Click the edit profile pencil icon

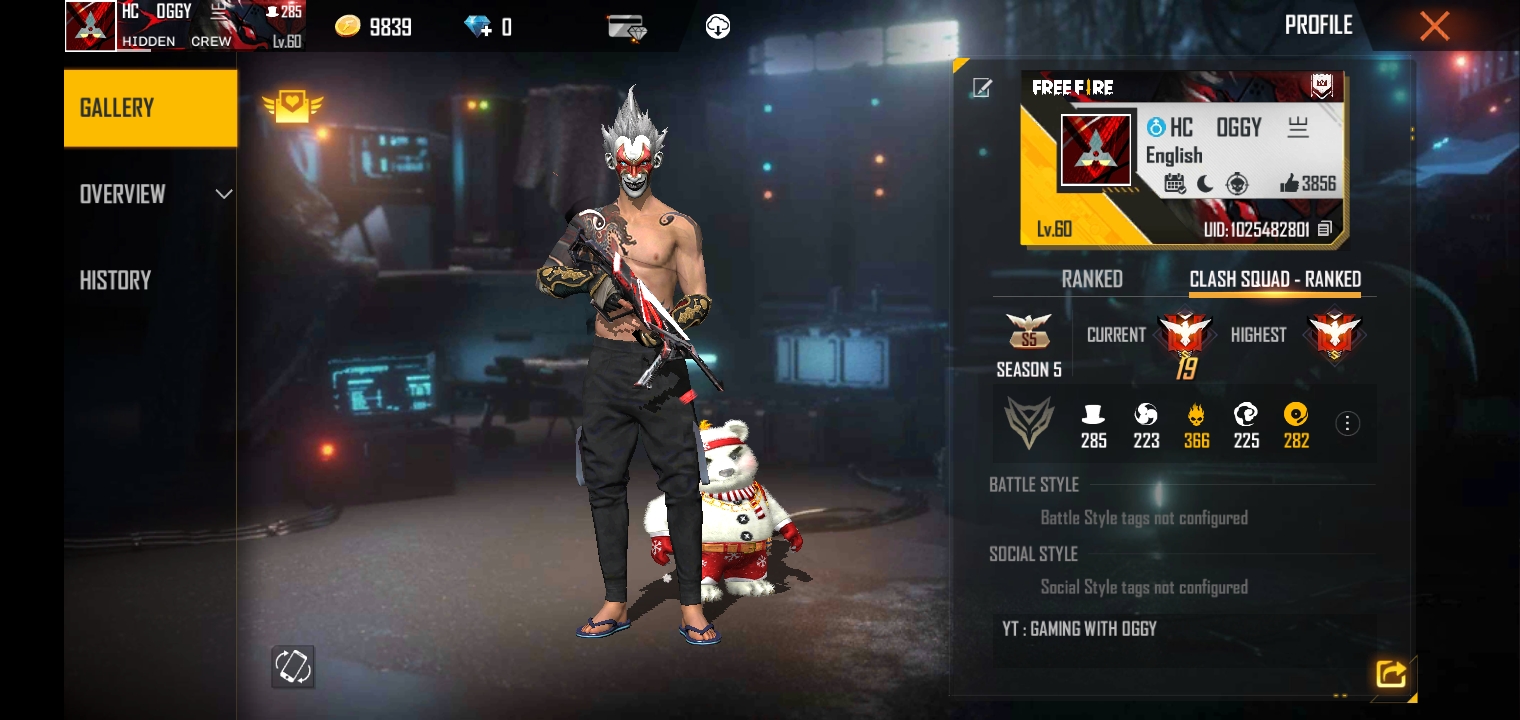click(x=982, y=88)
